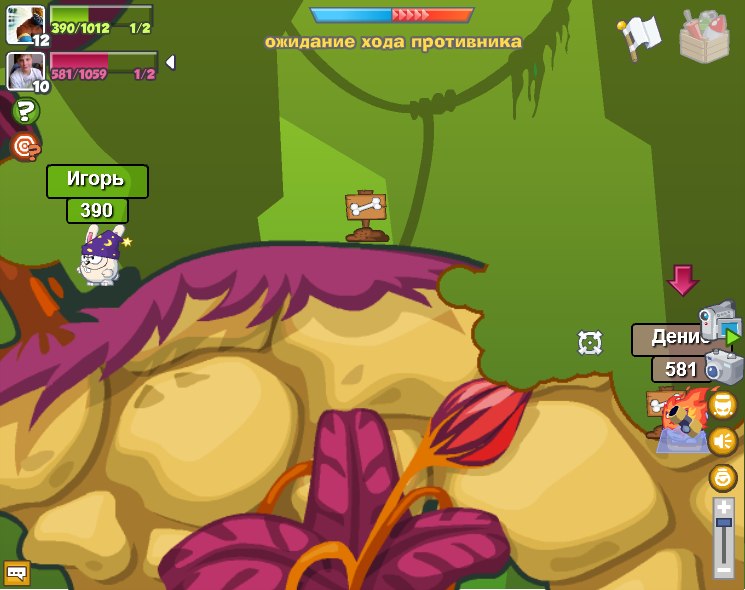
Task: Open the green question mark help button
Action: pyautogui.click(x=25, y=112)
